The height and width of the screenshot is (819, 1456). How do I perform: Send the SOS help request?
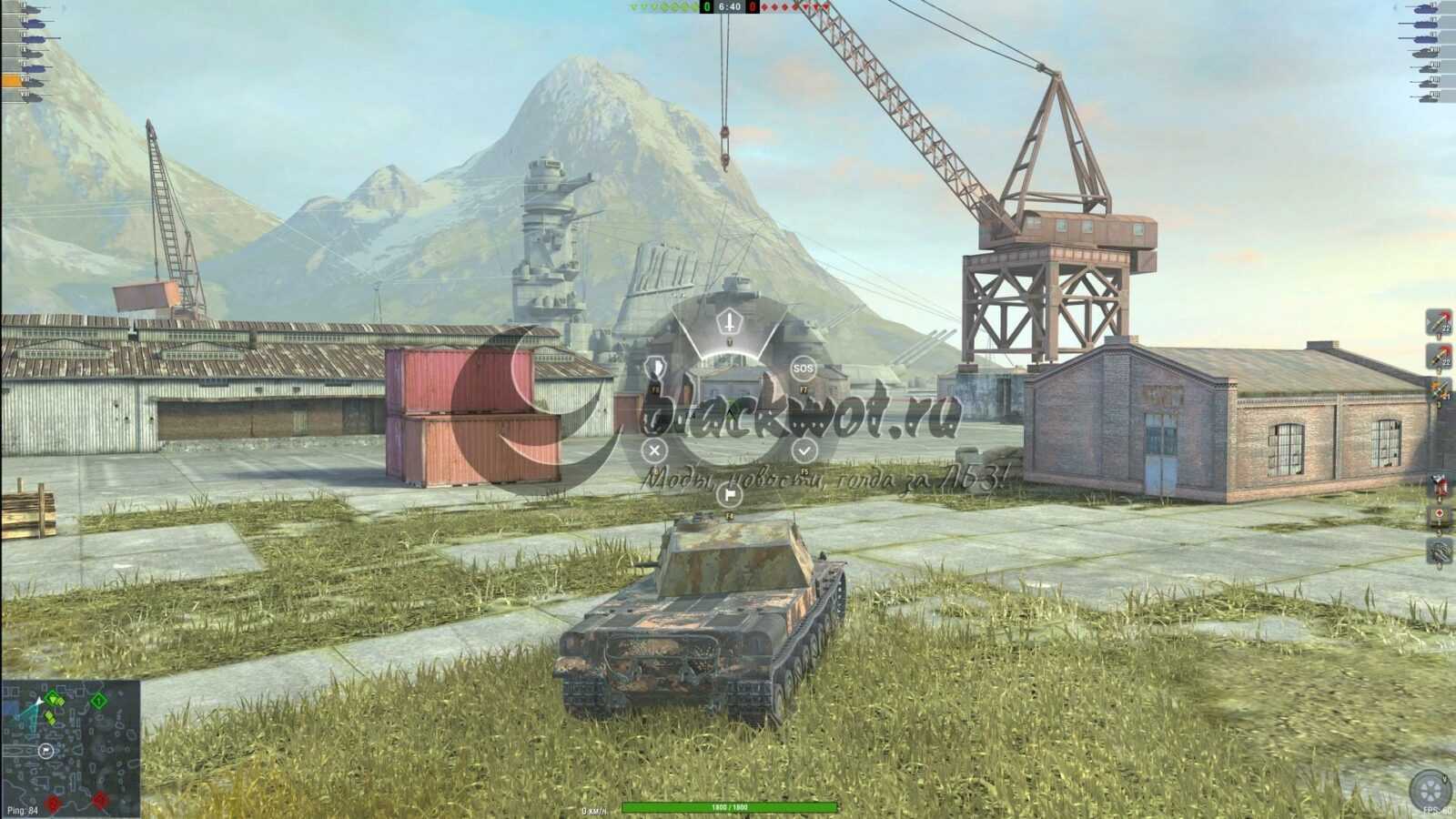pyautogui.click(x=803, y=369)
